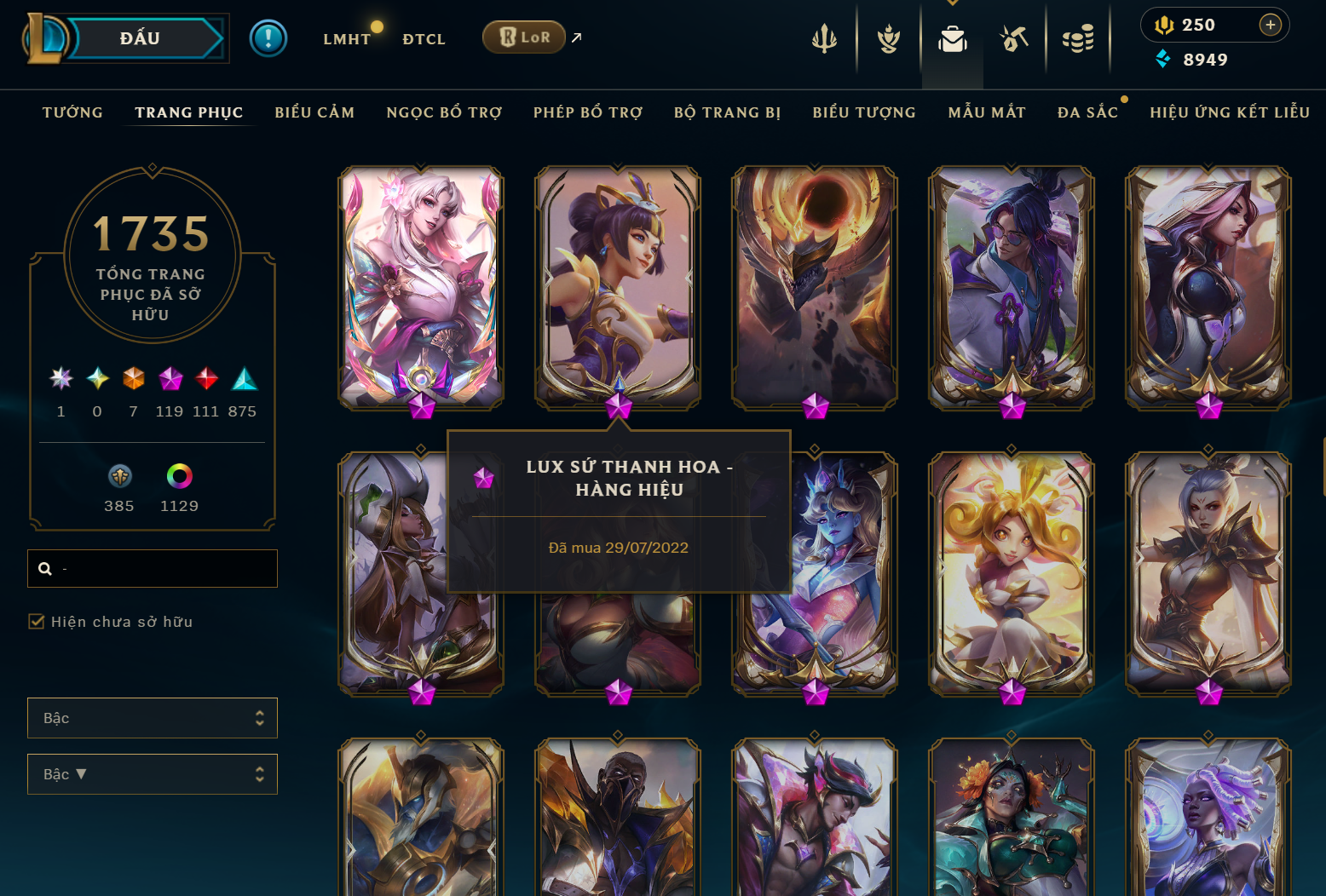Image resolution: width=1326 pixels, height=896 pixels.
Task: Click the trident event icon
Action: (x=822, y=38)
